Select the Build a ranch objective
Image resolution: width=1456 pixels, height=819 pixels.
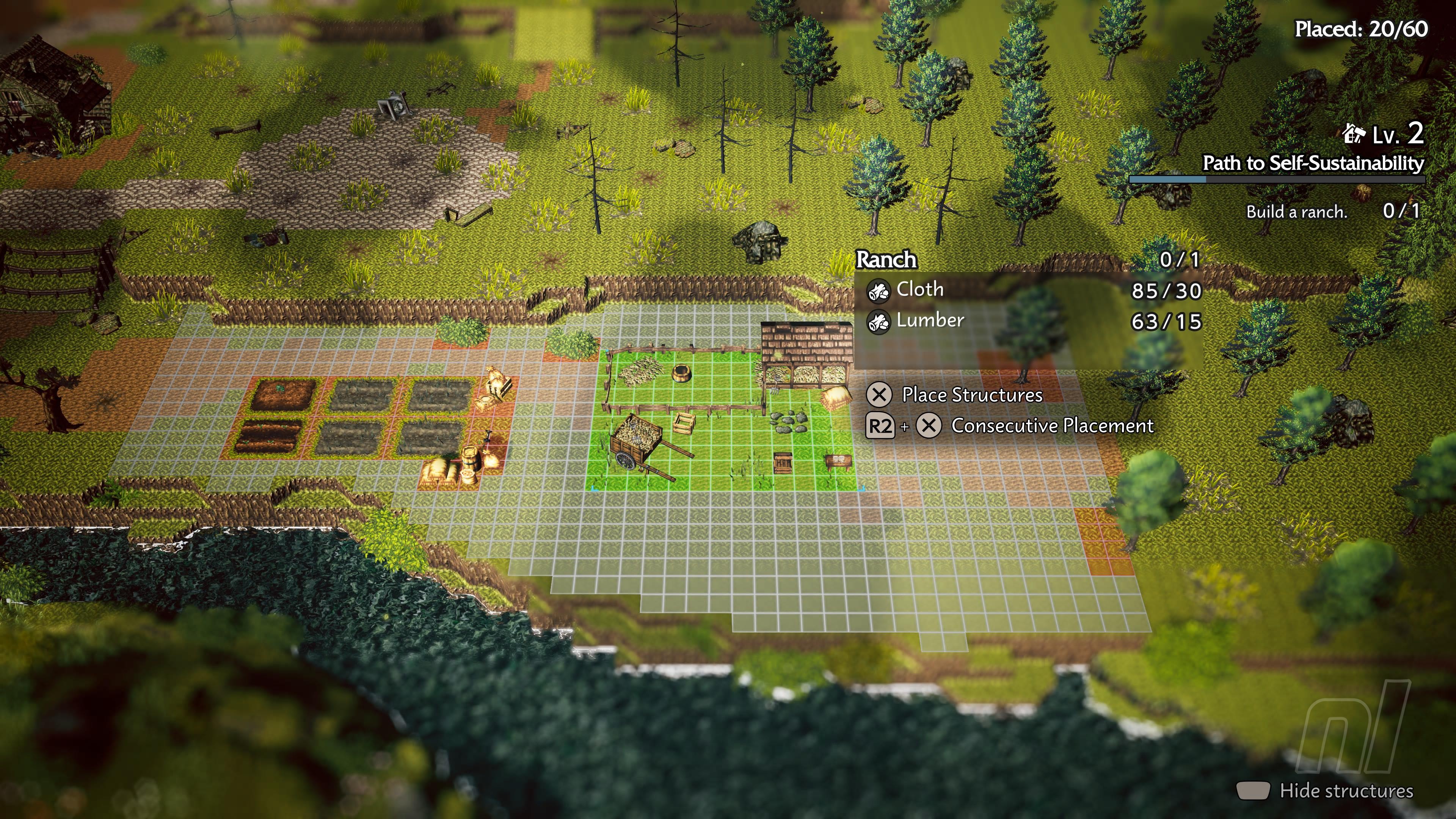coord(1297,212)
